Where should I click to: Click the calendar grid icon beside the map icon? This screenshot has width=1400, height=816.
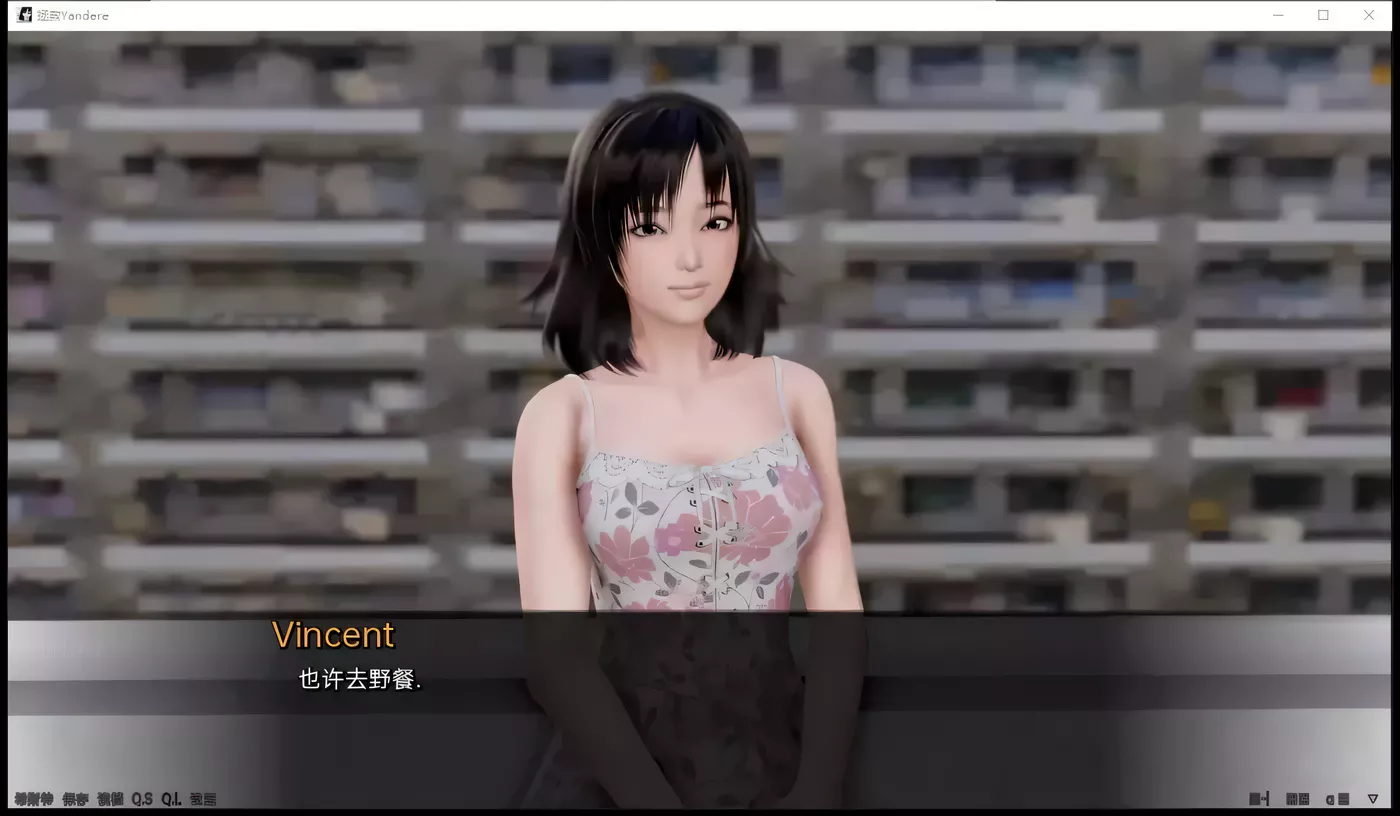pos(1303,798)
